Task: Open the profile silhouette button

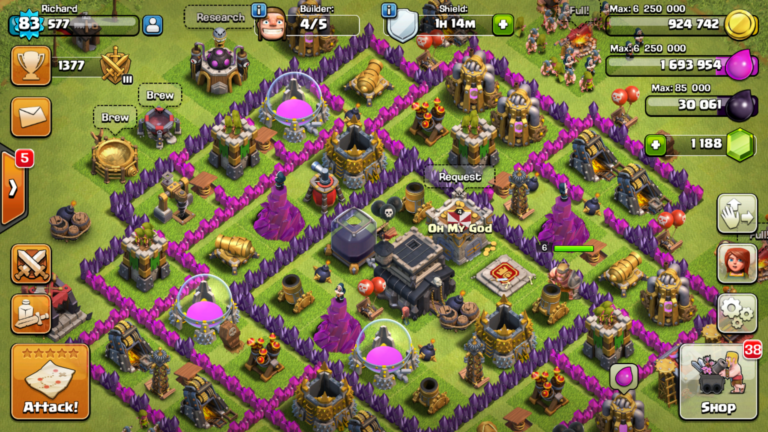Action: [152, 25]
